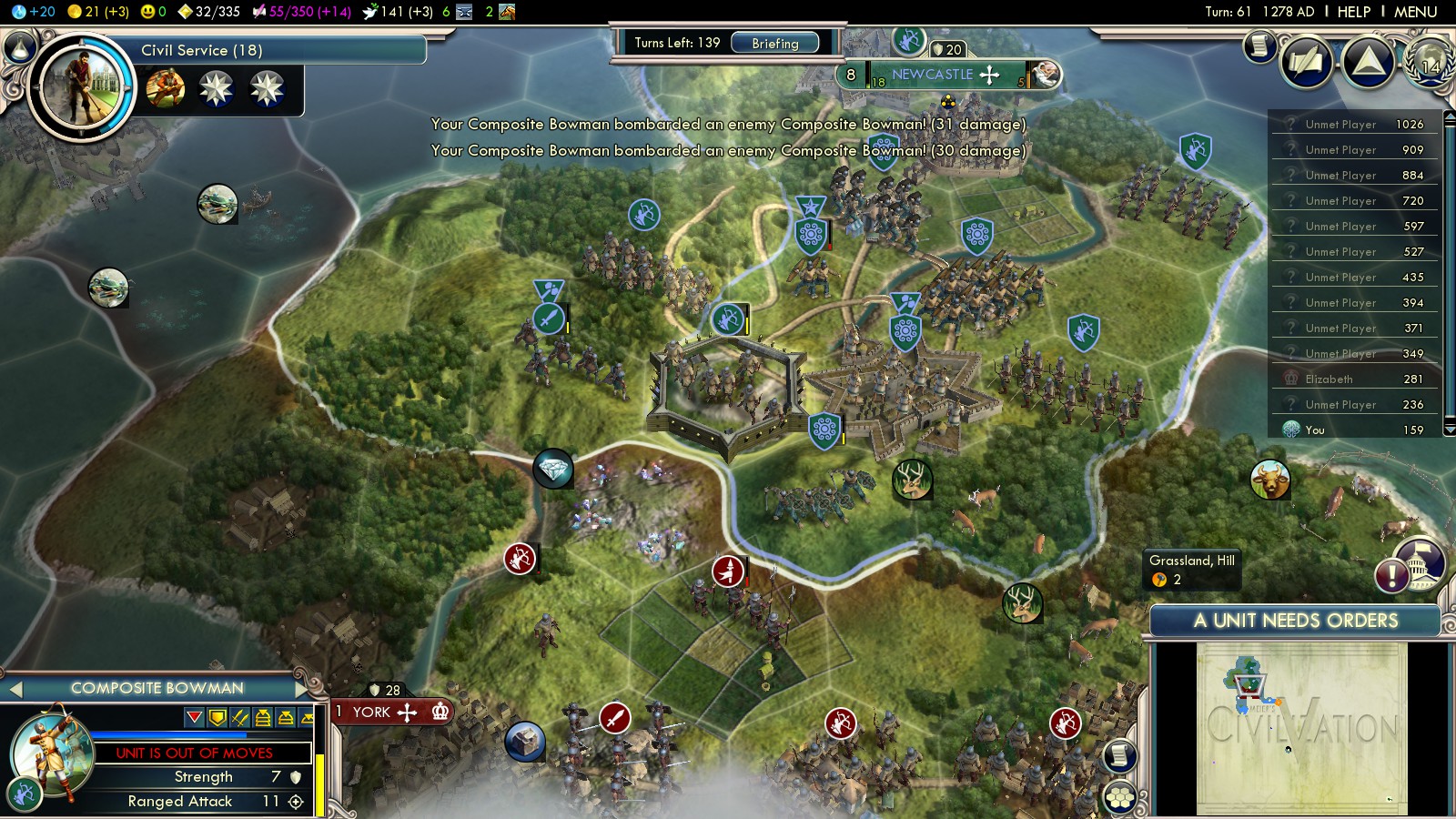Open the scroll icon beside the minimap
The height and width of the screenshot is (819, 1456).
(1120, 755)
